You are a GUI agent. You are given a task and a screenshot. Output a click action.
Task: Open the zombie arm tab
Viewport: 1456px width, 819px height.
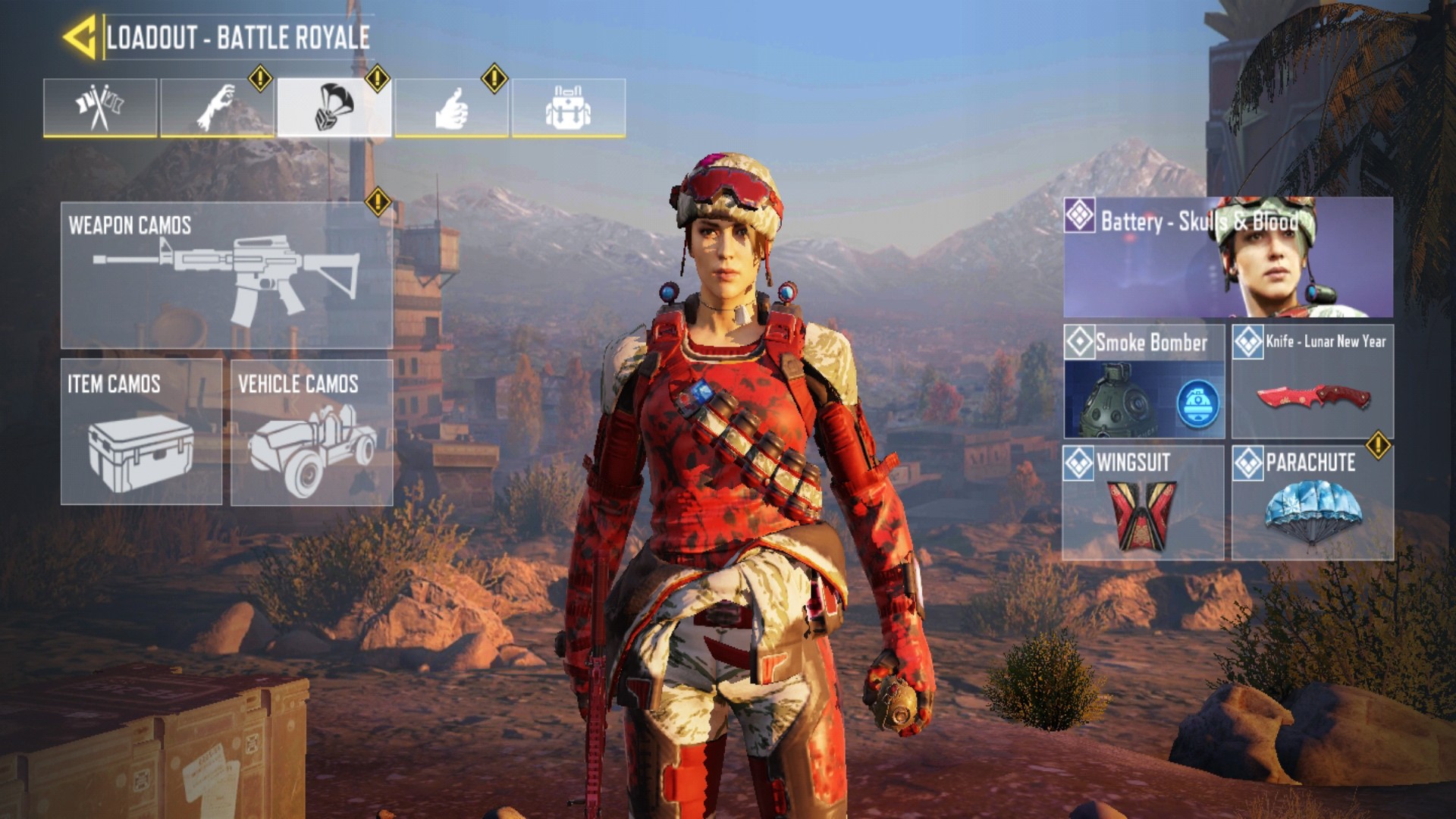point(217,108)
